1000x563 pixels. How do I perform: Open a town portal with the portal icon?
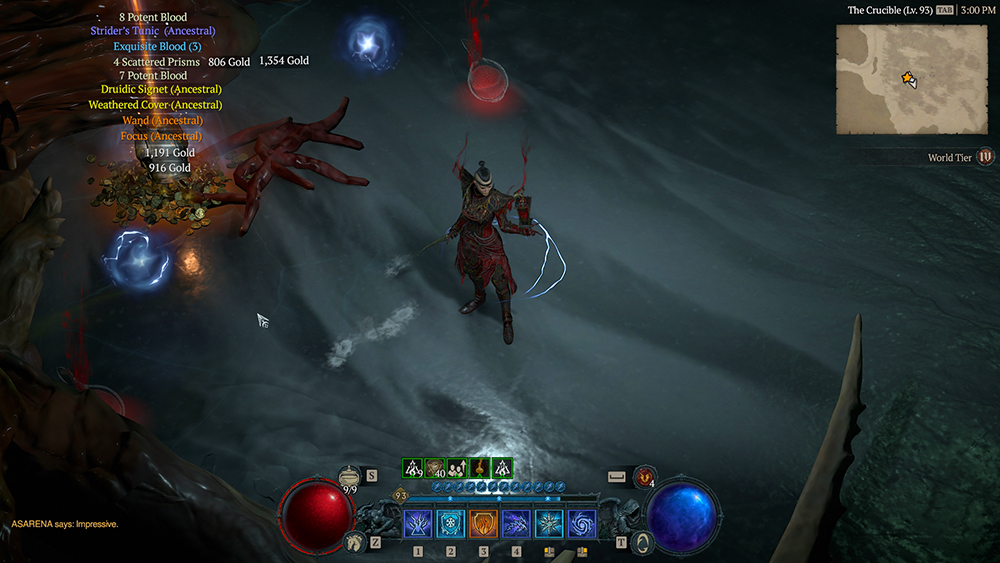[646, 542]
